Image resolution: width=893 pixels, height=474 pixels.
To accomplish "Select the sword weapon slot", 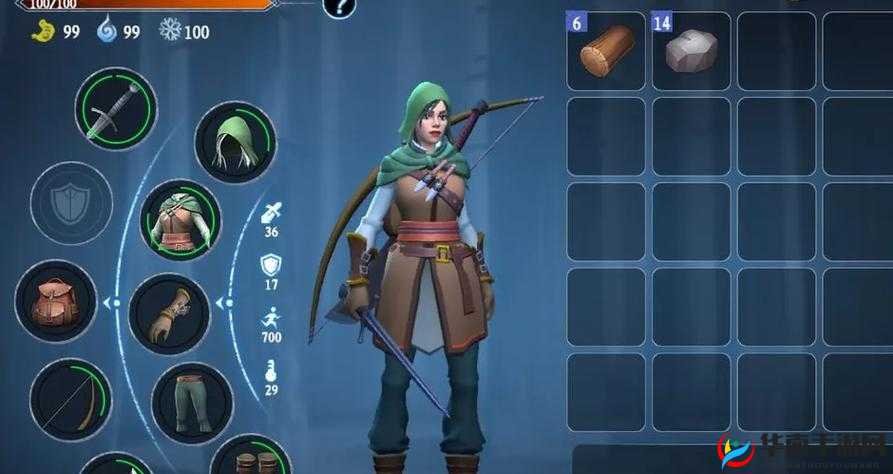I will pyautogui.click(x=115, y=109).
